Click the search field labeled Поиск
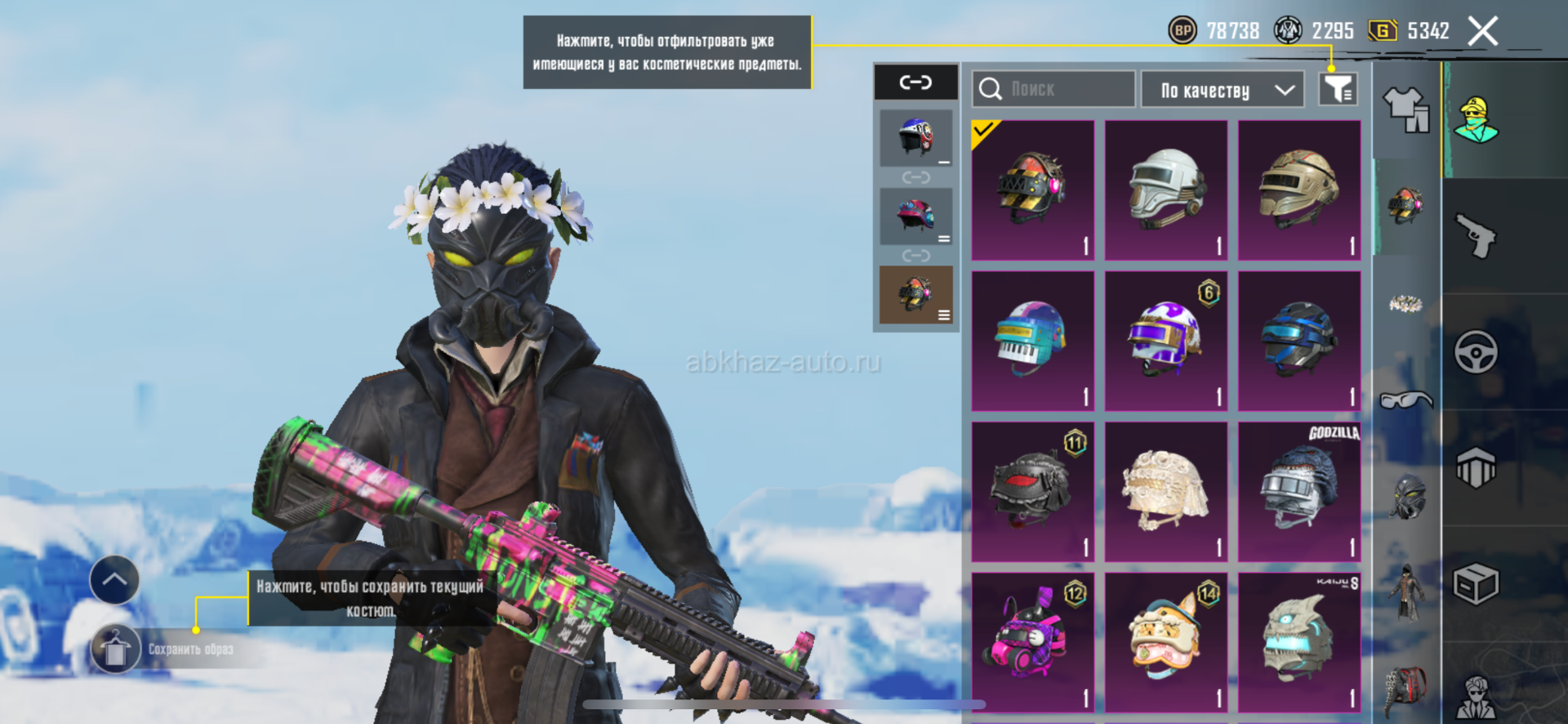Screen dimensions: 1568x724 (1053, 89)
